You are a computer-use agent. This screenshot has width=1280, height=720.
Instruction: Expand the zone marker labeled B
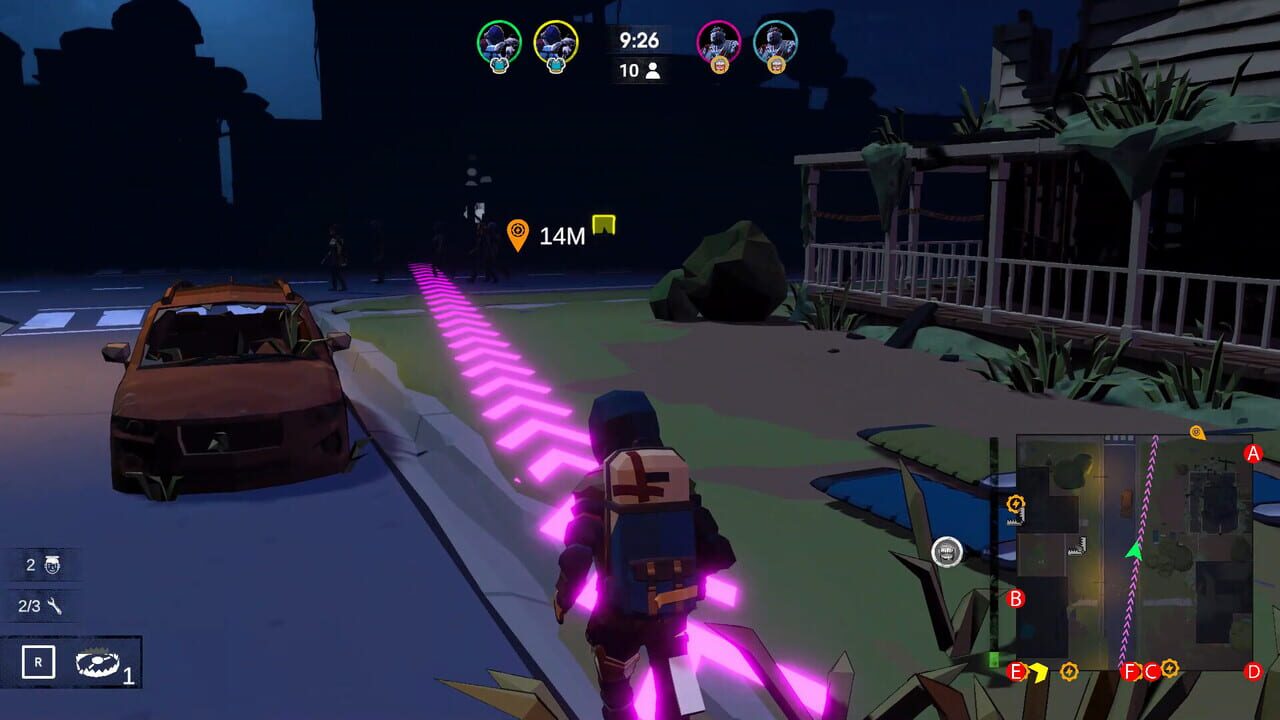tap(1015, 598)
